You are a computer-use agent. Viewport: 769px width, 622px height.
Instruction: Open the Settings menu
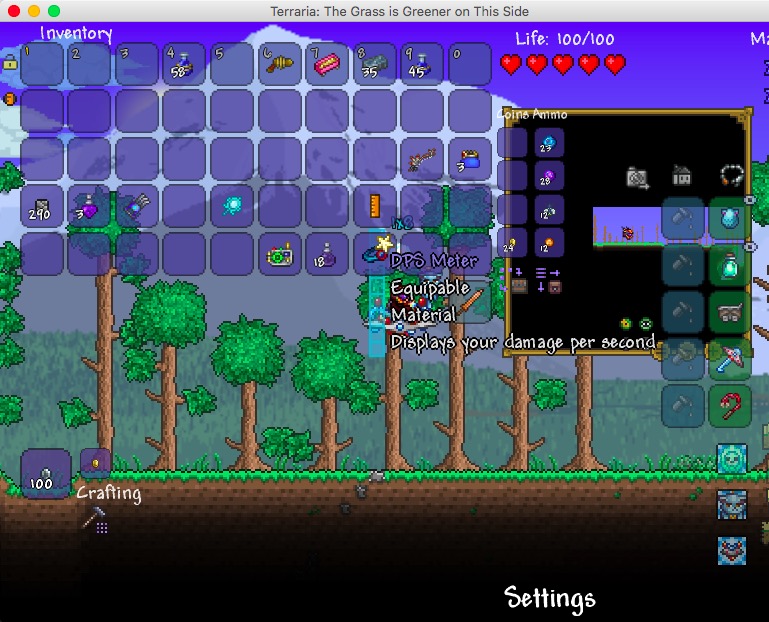(x=550, y=598)
